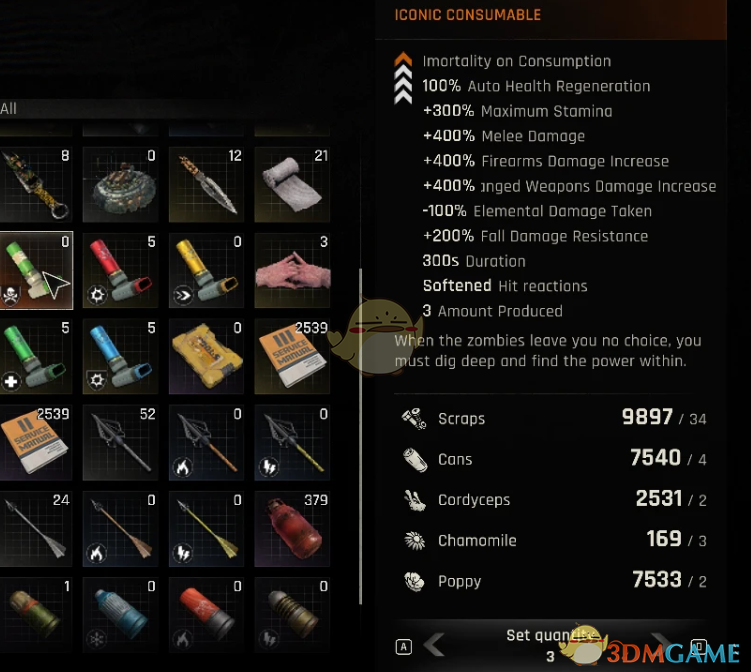Open the Service Manual III slot
The width and height of the screenshot is (751, 672).
[x=291, y=357]
